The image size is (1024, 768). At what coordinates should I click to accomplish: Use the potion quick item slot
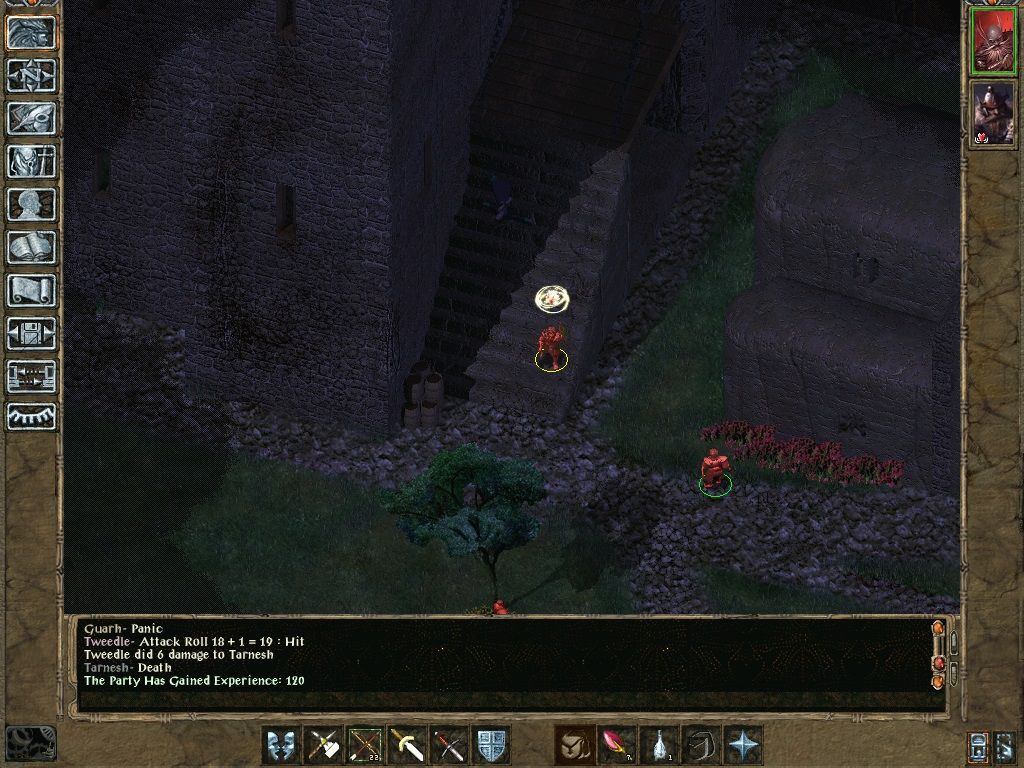click(x=659, y=745)
